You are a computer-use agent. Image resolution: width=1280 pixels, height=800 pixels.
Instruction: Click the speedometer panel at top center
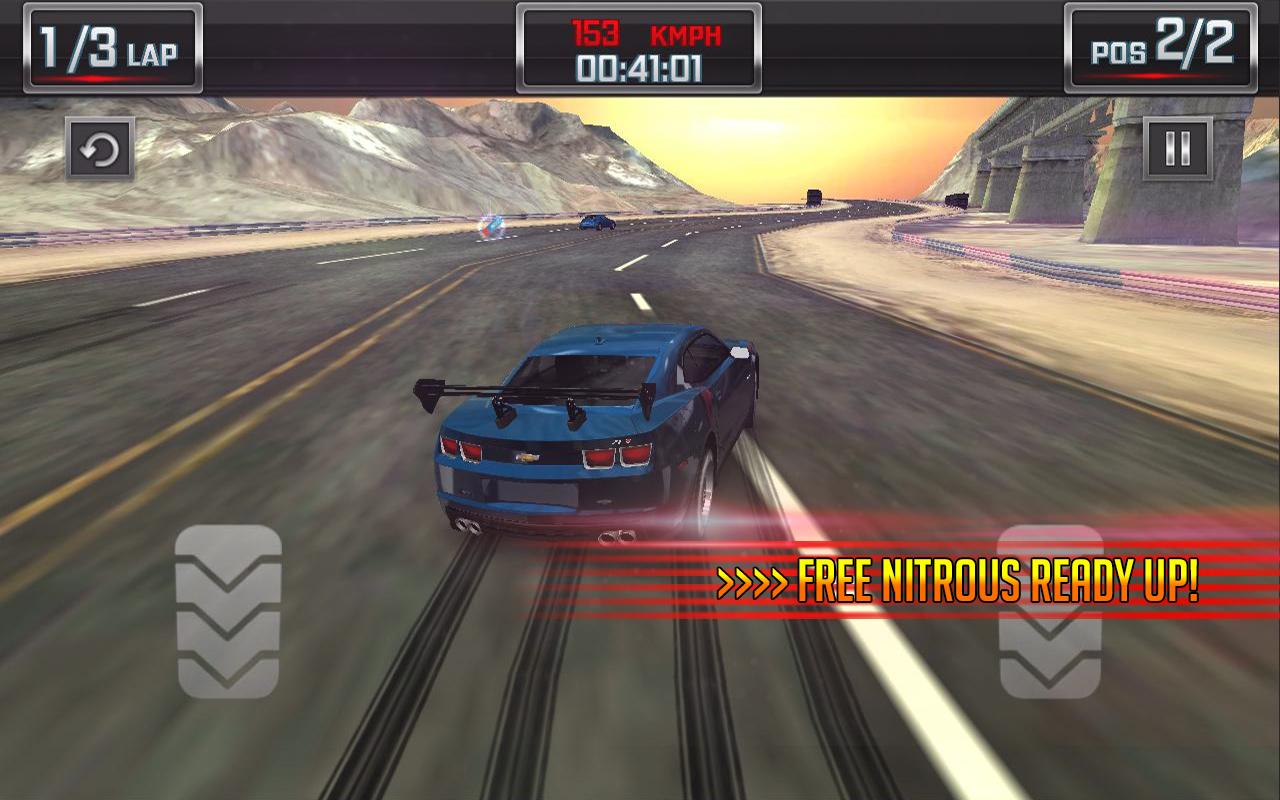point(639,45)
